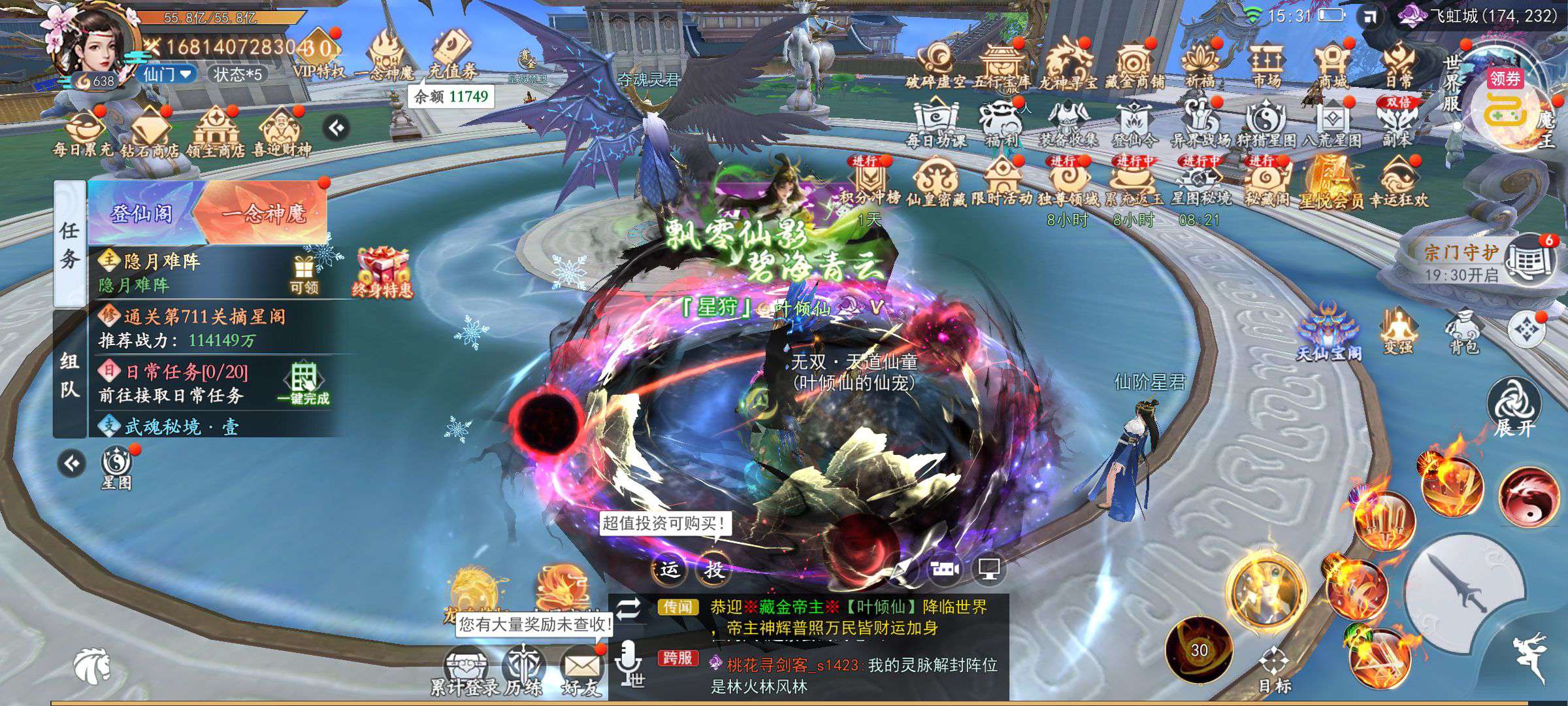The width and height of the screenshot is (1568, 706).
Task: Open the 累计登录 login rewards chest
Action: [x=465, y=669]
